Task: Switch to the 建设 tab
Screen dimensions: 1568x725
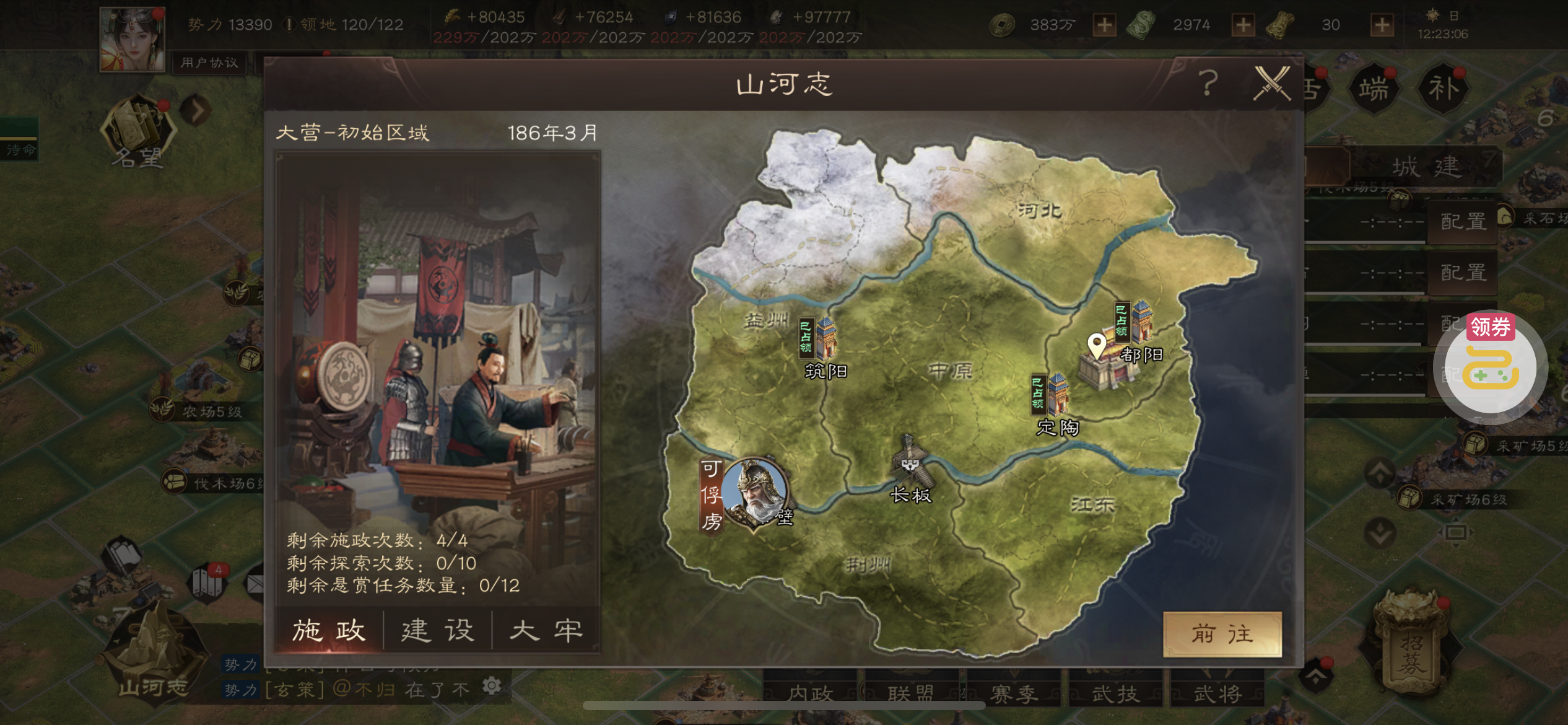Action: (x=437, y=631)
